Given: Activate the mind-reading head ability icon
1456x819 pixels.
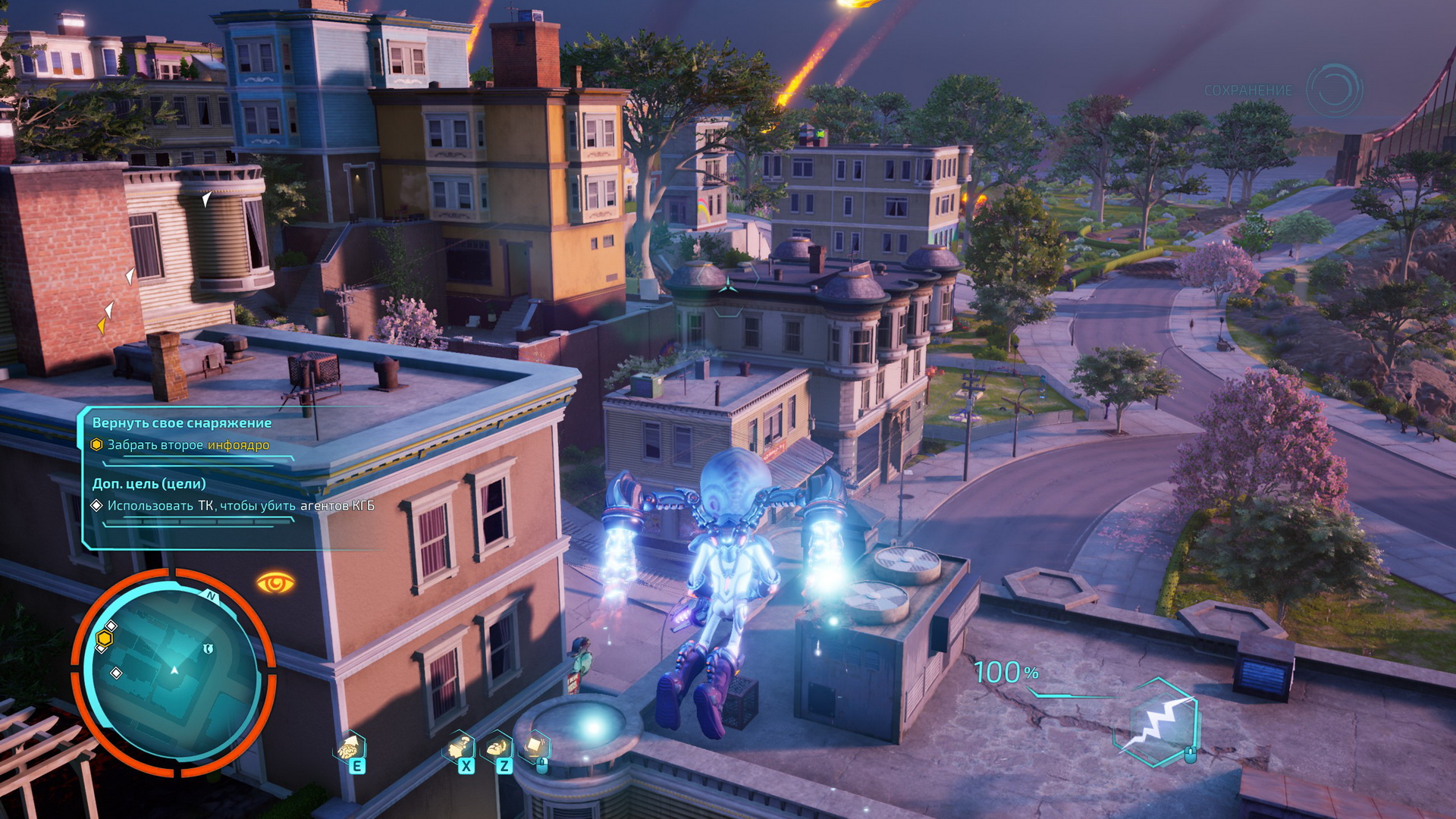Looking at the screenshot, I should (x=459, y=747).
